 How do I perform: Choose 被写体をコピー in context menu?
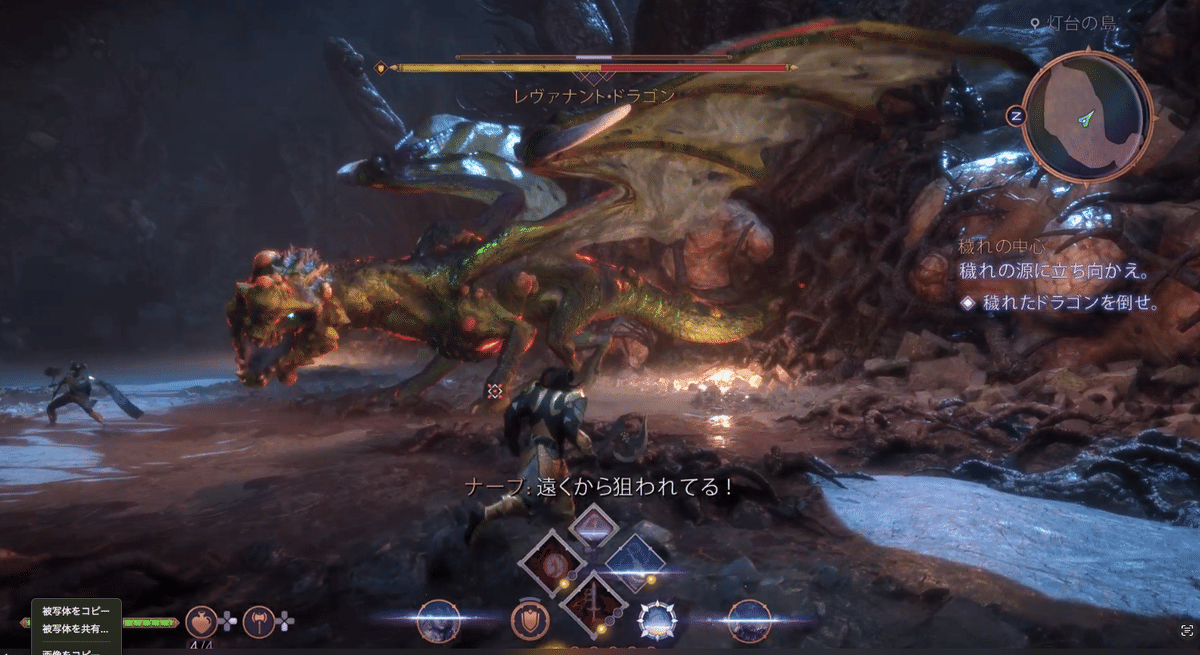pyautogui.click(x=75, y=612)
